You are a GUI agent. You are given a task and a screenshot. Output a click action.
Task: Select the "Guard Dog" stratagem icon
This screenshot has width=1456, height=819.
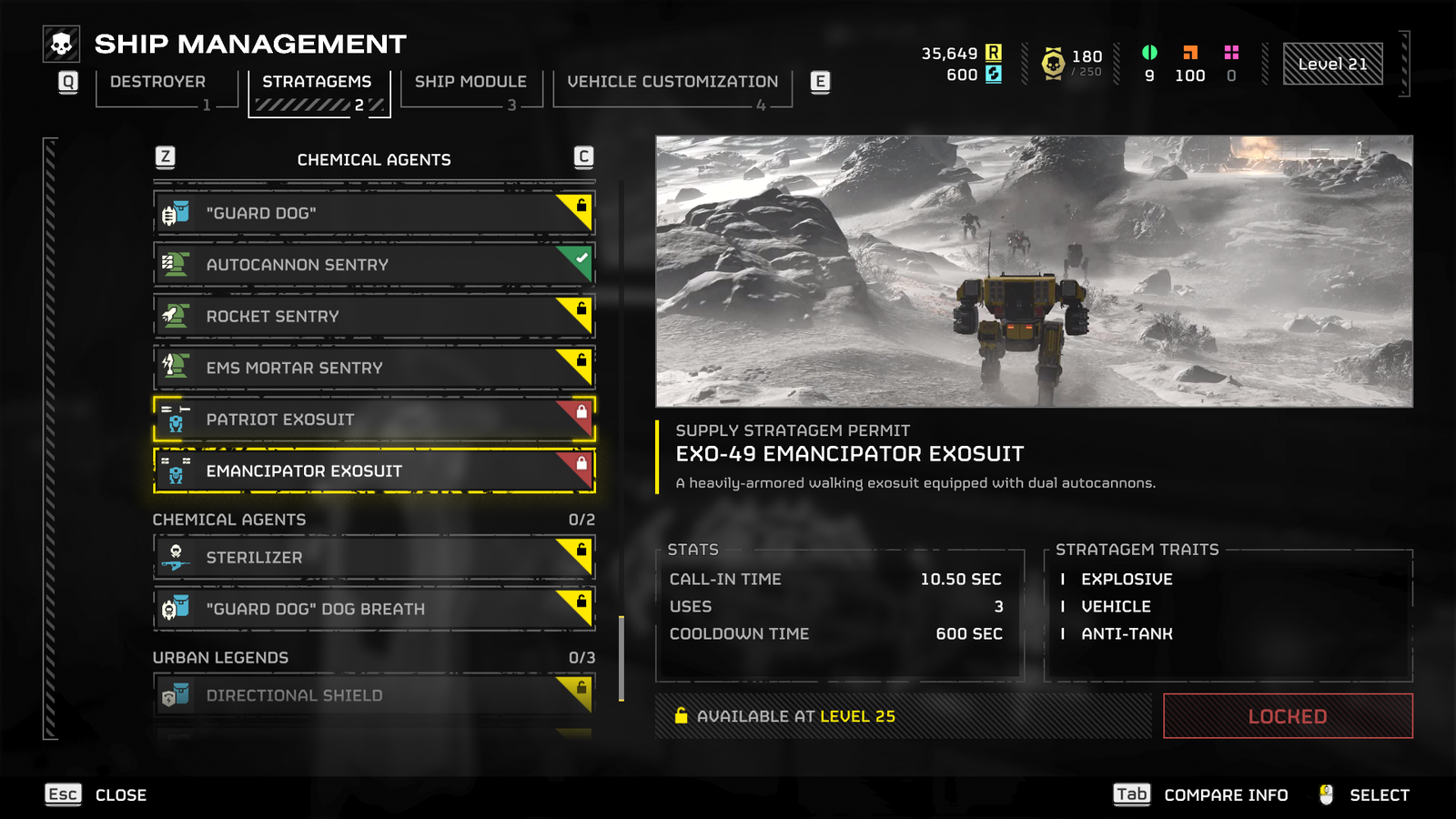[174, 213]
